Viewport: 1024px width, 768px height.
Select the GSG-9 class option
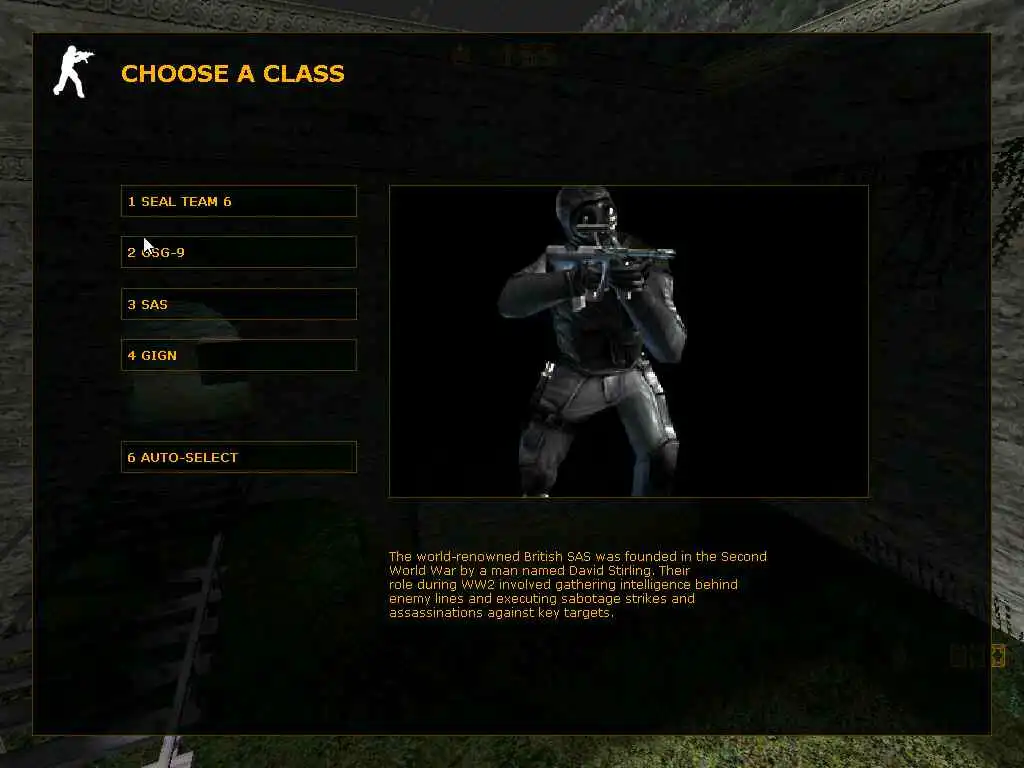[238, 252]
